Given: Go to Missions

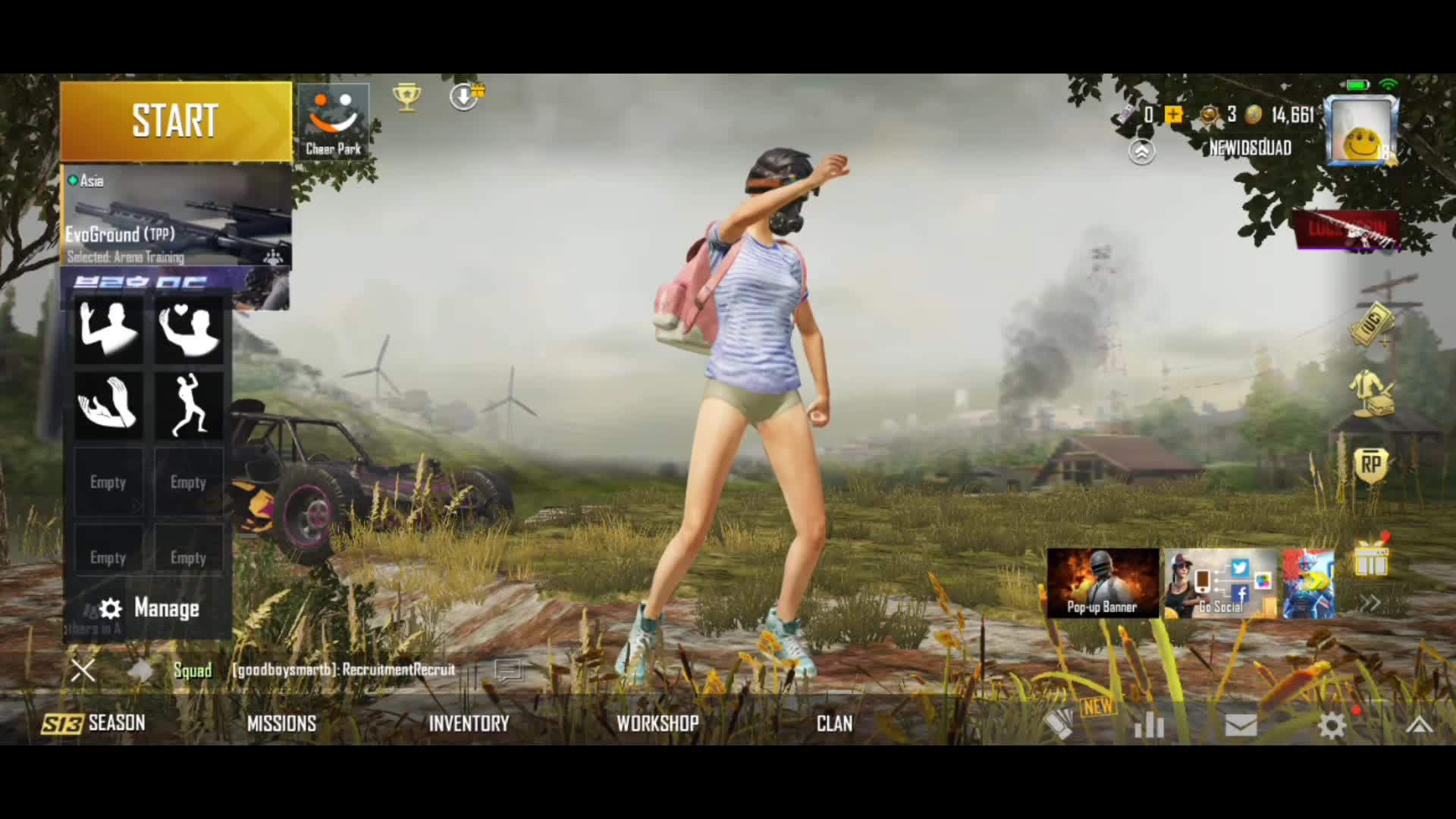Looking at the screenshot, I should coord(281,723).
